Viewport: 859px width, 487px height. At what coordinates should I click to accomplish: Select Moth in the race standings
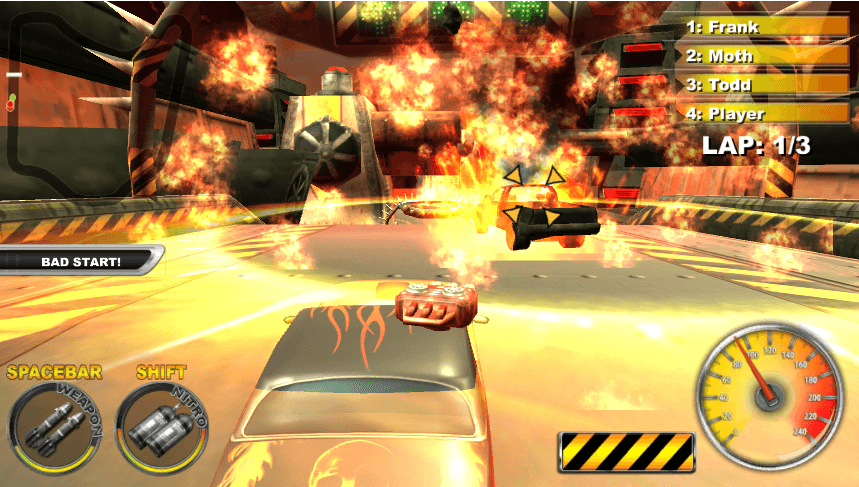(x=763, y=56)
